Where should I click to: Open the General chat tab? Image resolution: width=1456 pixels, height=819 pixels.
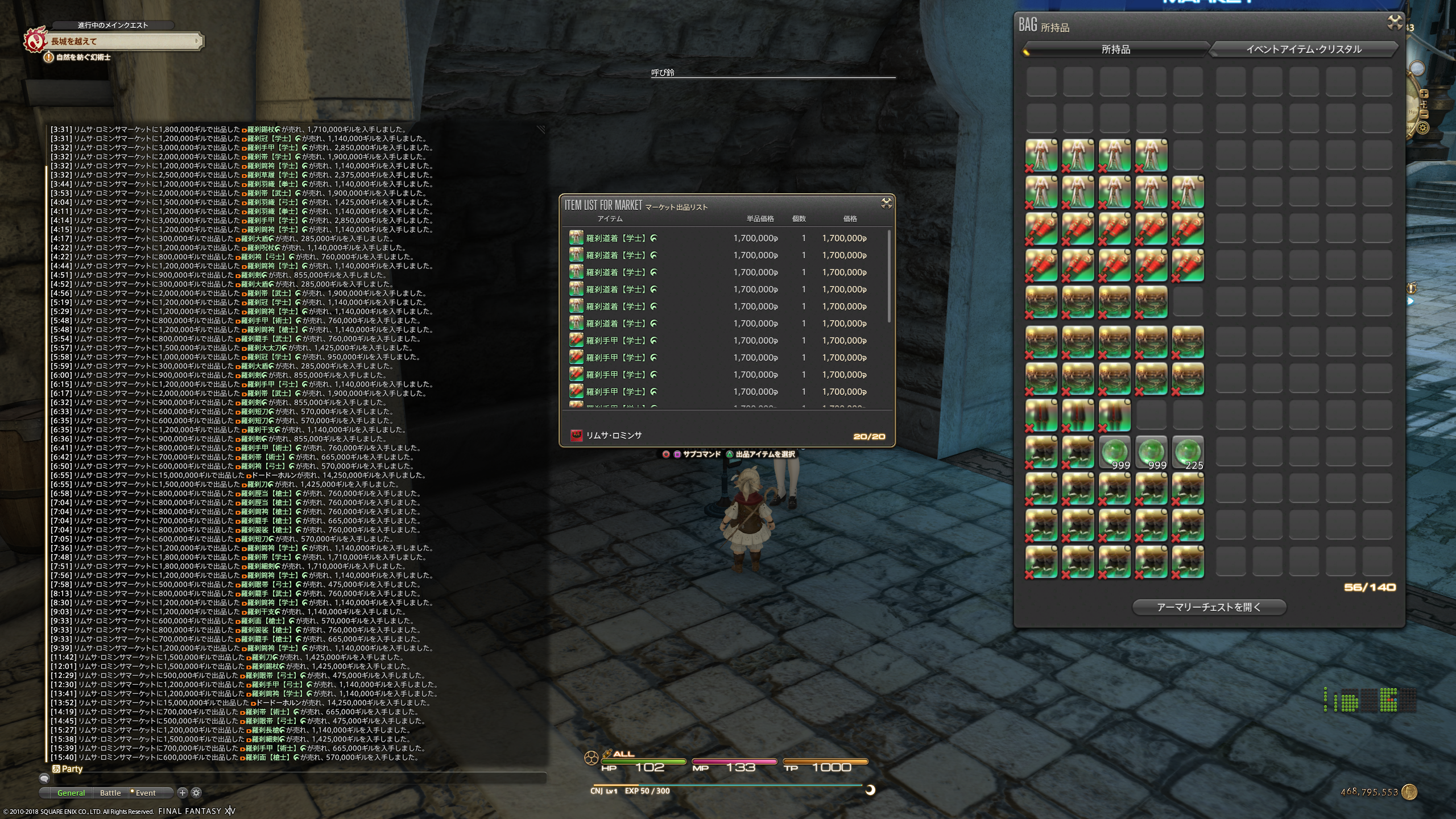tap(71, 793)
